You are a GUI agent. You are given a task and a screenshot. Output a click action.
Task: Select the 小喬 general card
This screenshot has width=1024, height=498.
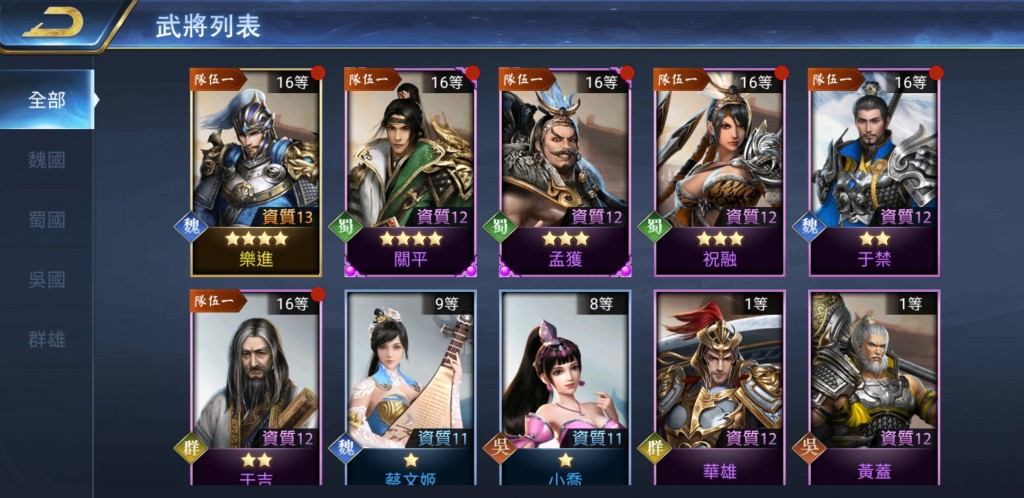pos(565,389)
